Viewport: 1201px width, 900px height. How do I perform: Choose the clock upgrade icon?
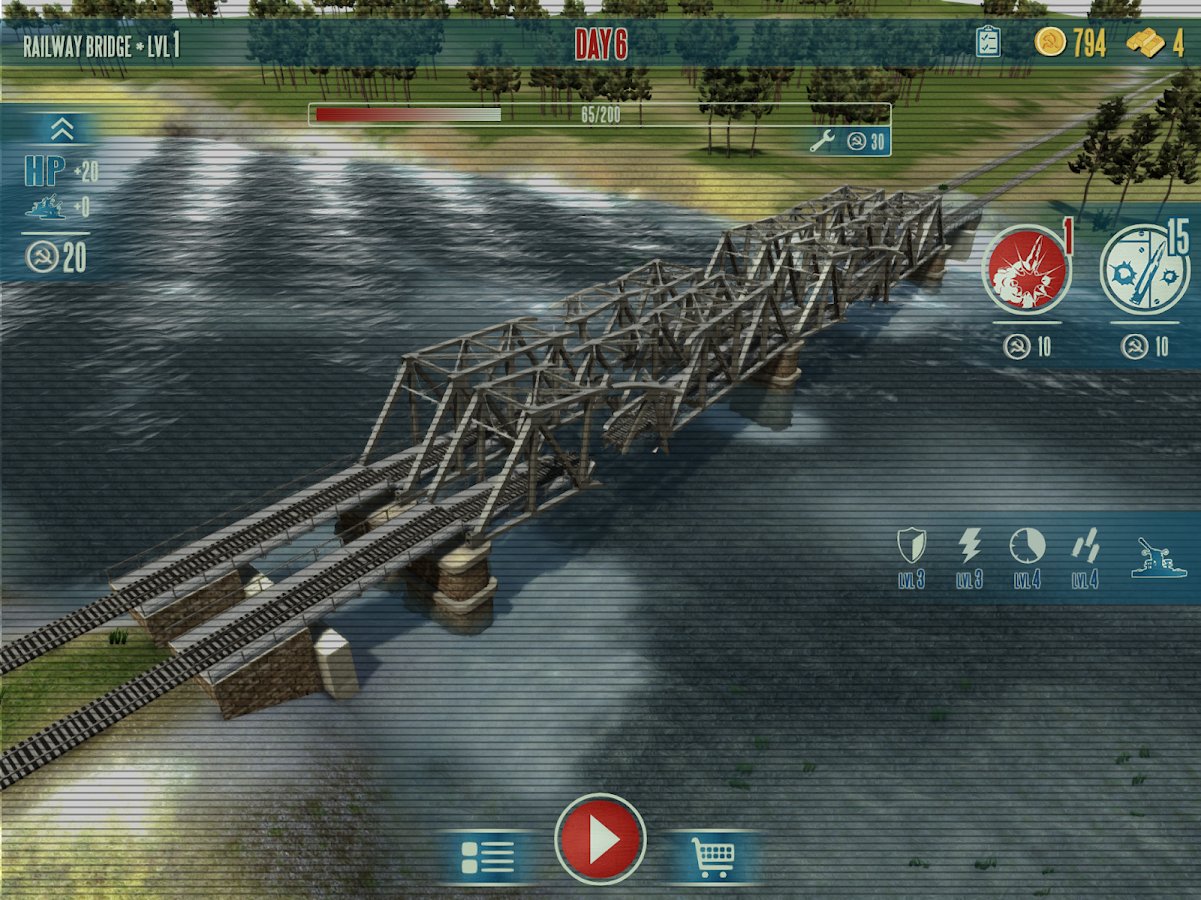tap(1027, 546)
